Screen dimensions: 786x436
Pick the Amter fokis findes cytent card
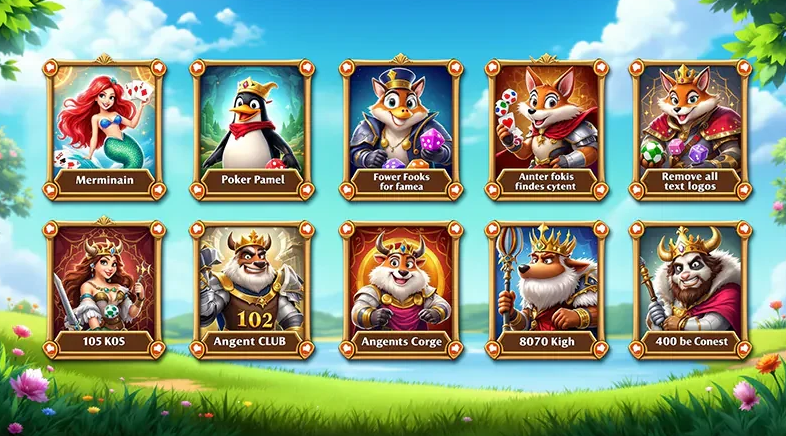[x=546, y=128]
